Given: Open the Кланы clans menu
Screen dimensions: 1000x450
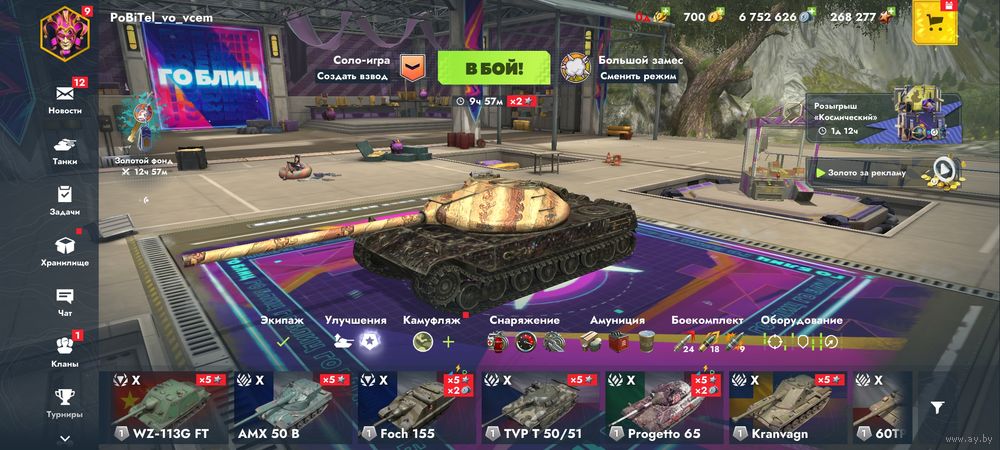Looking at the screenshot, I should 65,350.
